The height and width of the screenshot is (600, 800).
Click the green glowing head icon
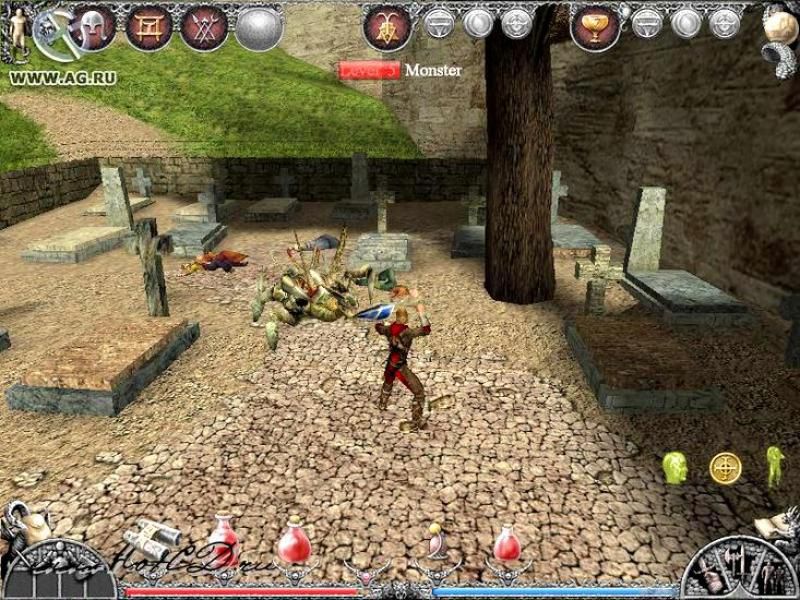pos(675,467)
